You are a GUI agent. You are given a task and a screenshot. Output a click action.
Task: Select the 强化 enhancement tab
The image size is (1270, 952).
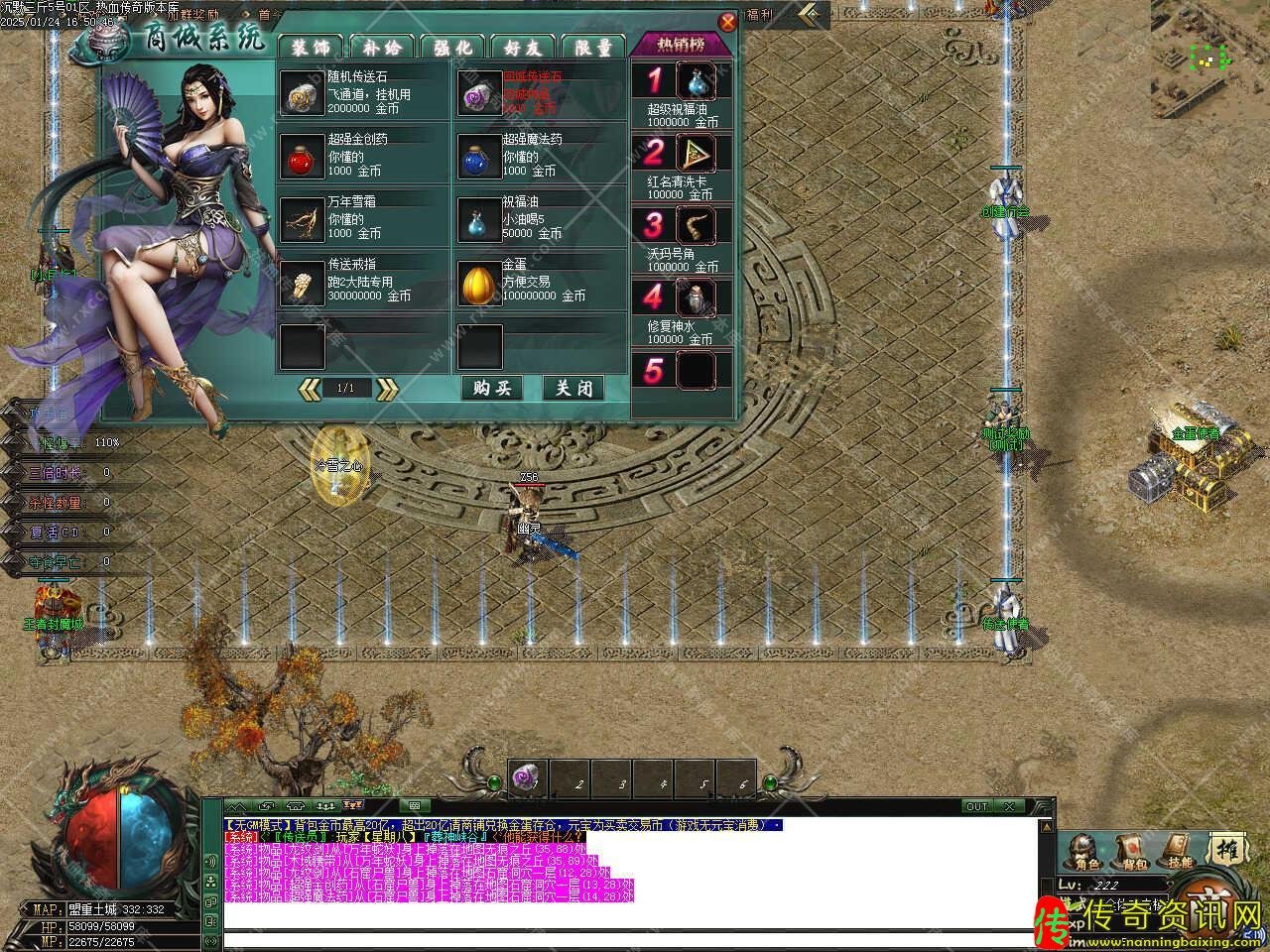(x=452, y=47)
